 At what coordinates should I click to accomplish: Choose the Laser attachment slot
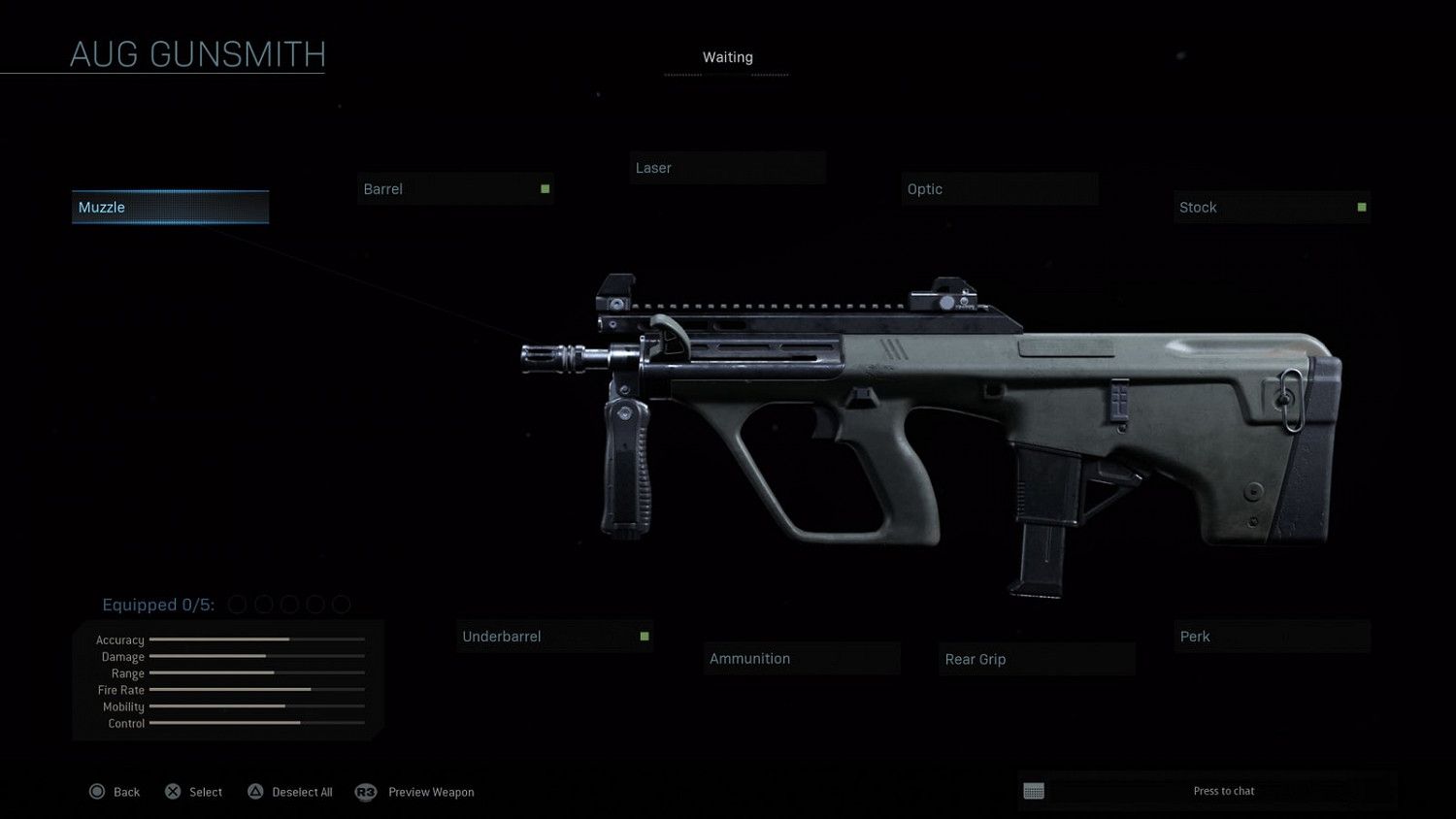[x=727, y=168]
